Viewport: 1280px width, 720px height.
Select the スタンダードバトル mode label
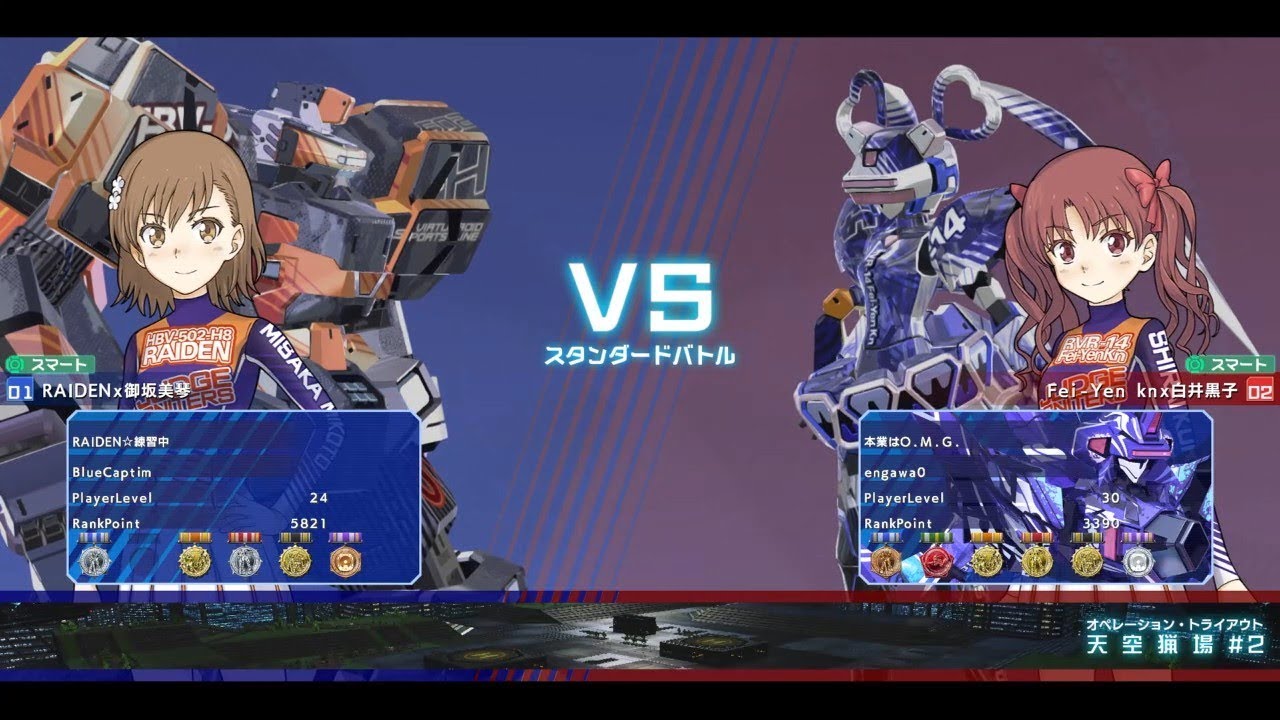pos(643,352)
